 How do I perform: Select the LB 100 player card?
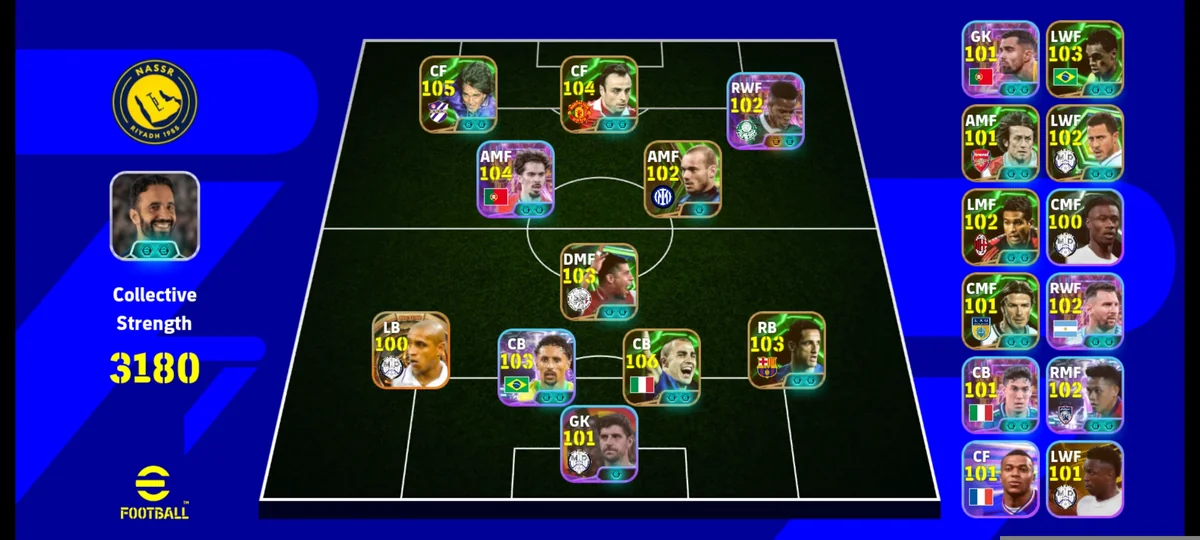[x=411, y=350]
